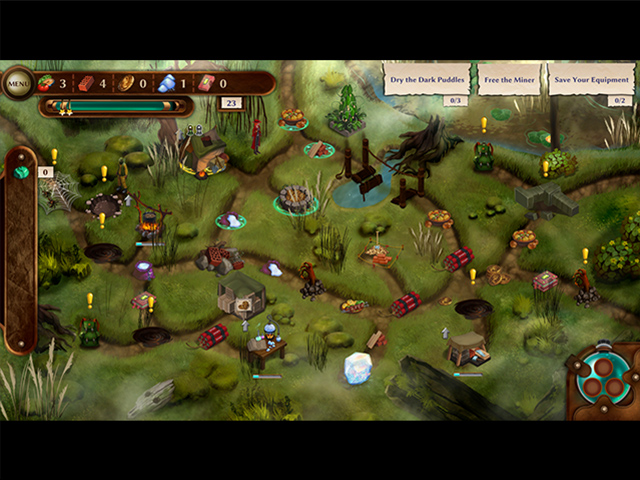Select the Dry the Dark Puddles objective
Image resolution: width=640 pixels, height=480 pixels.
pos(427,79)
